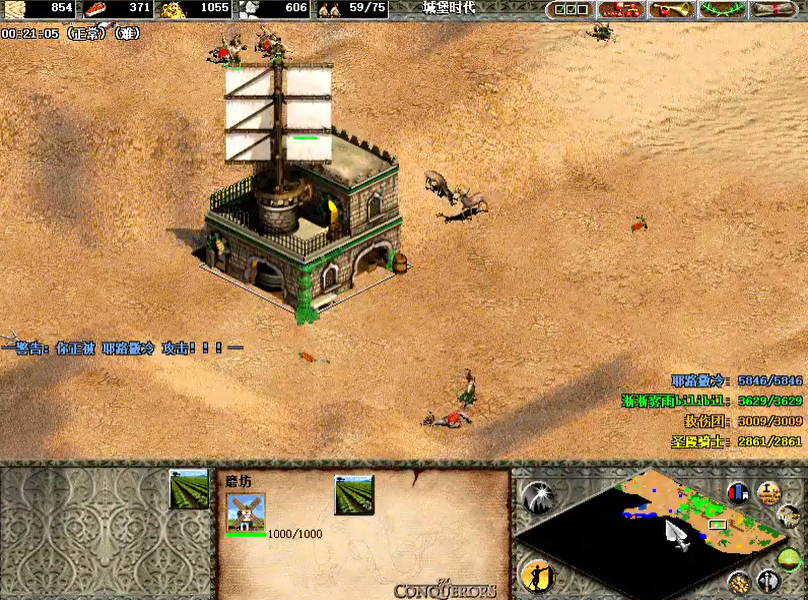
Task: Queue a farm from the command panel
Action: 189,489
